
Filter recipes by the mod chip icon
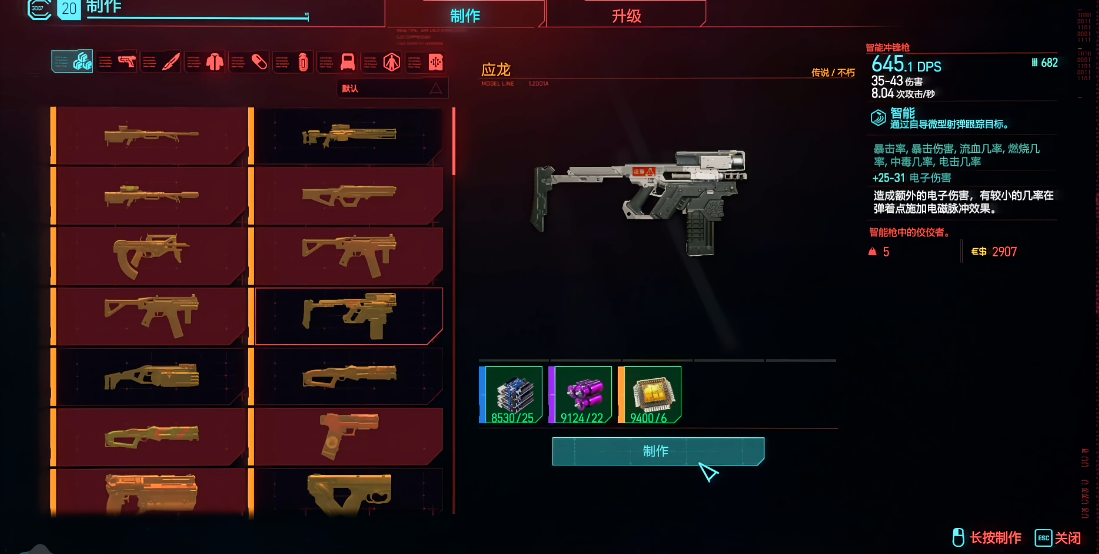[x=435, y=62]
